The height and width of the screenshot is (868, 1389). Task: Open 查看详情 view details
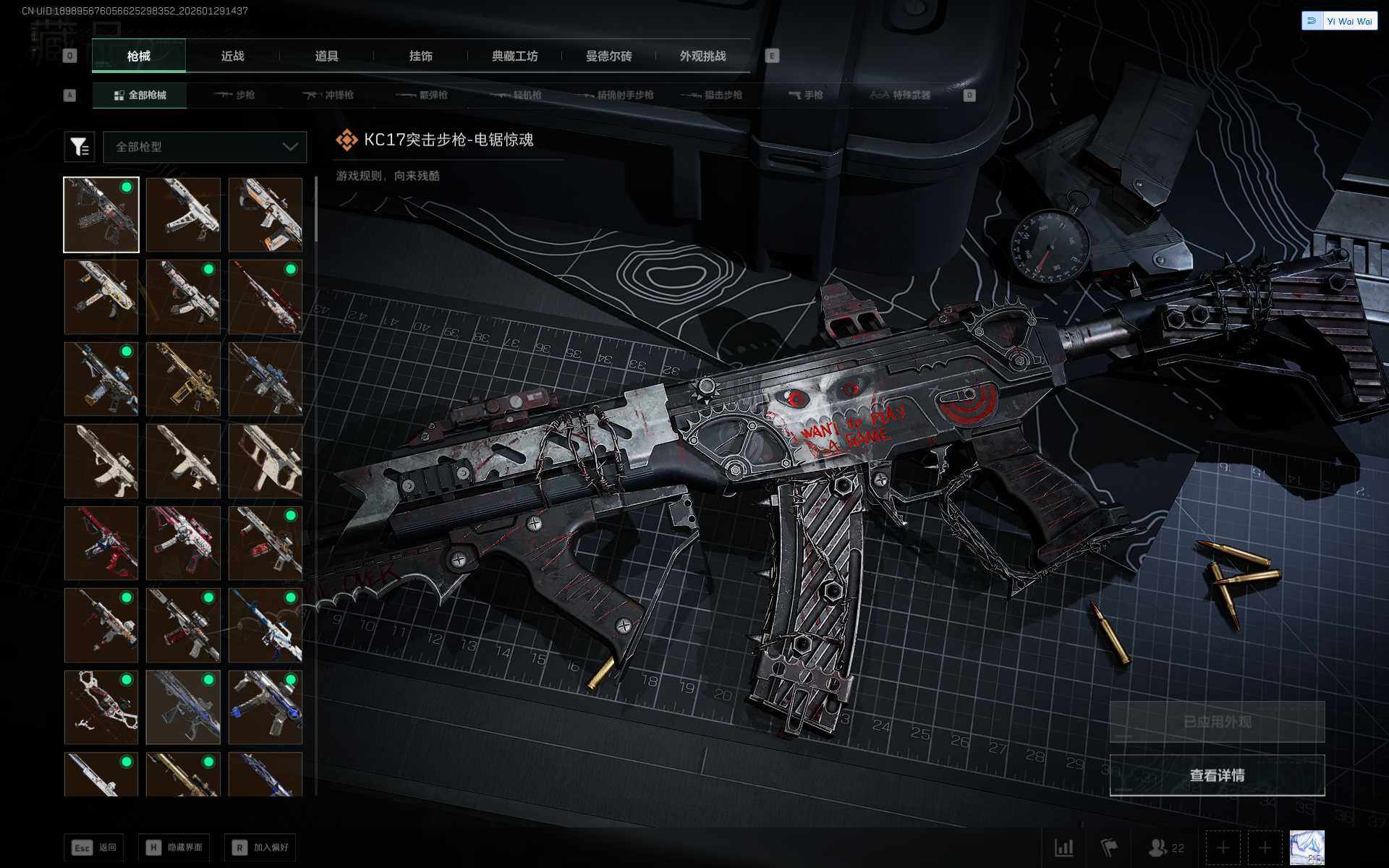[1217, 775]
